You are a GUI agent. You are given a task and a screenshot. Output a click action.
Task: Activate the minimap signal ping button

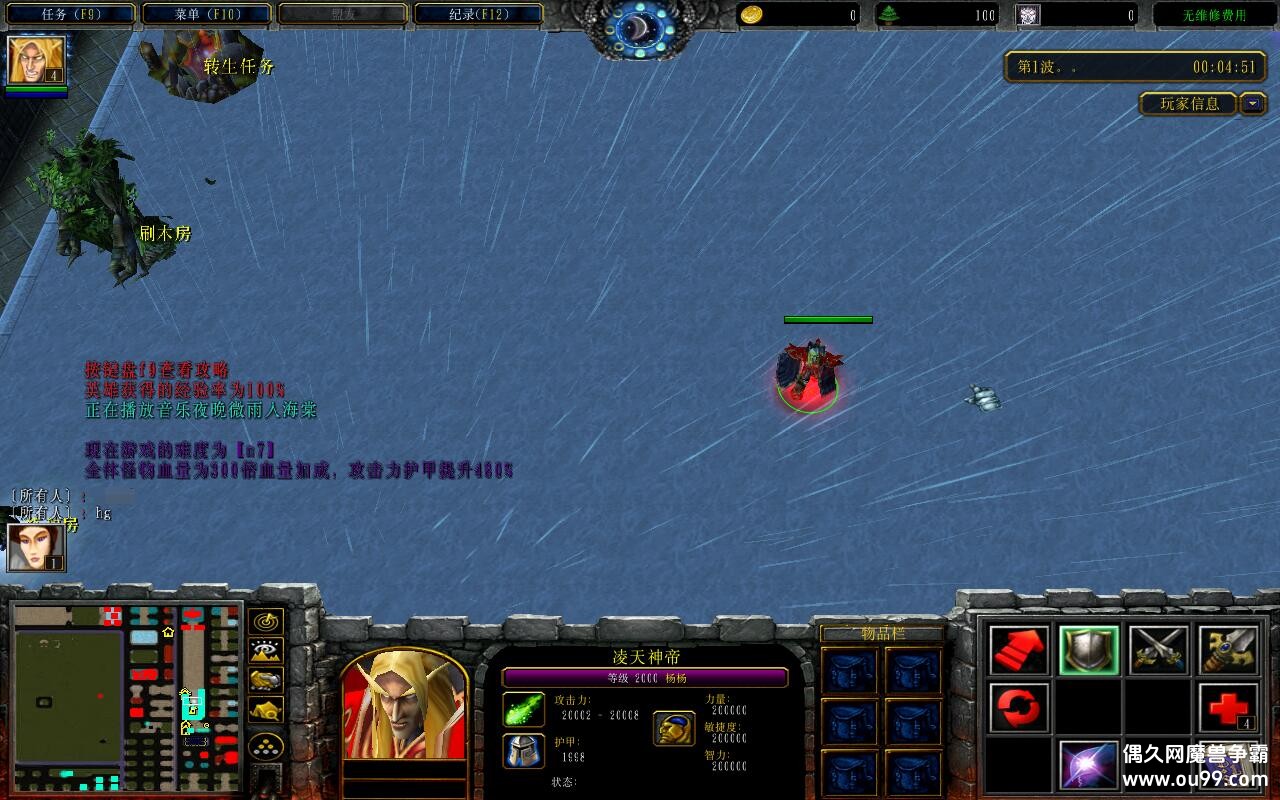(x=265, y=622)
